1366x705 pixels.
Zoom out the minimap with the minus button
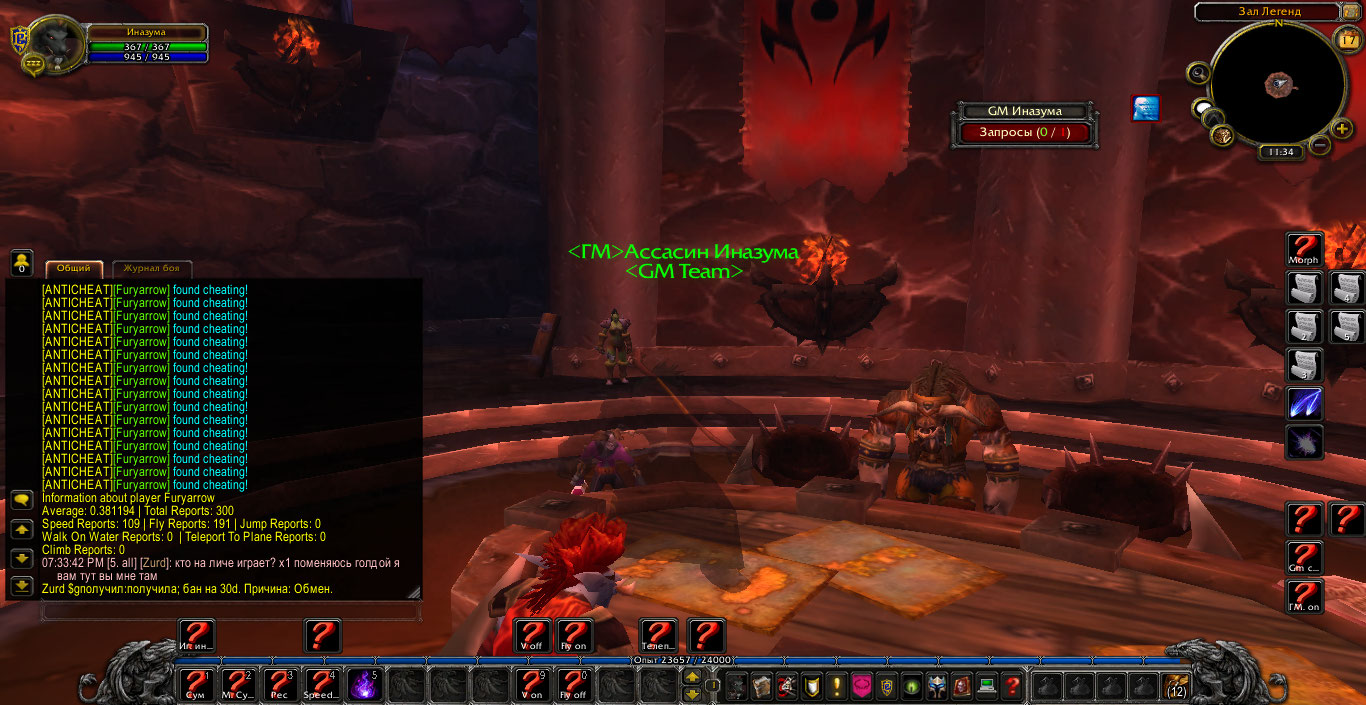(x=1319, y=146)
